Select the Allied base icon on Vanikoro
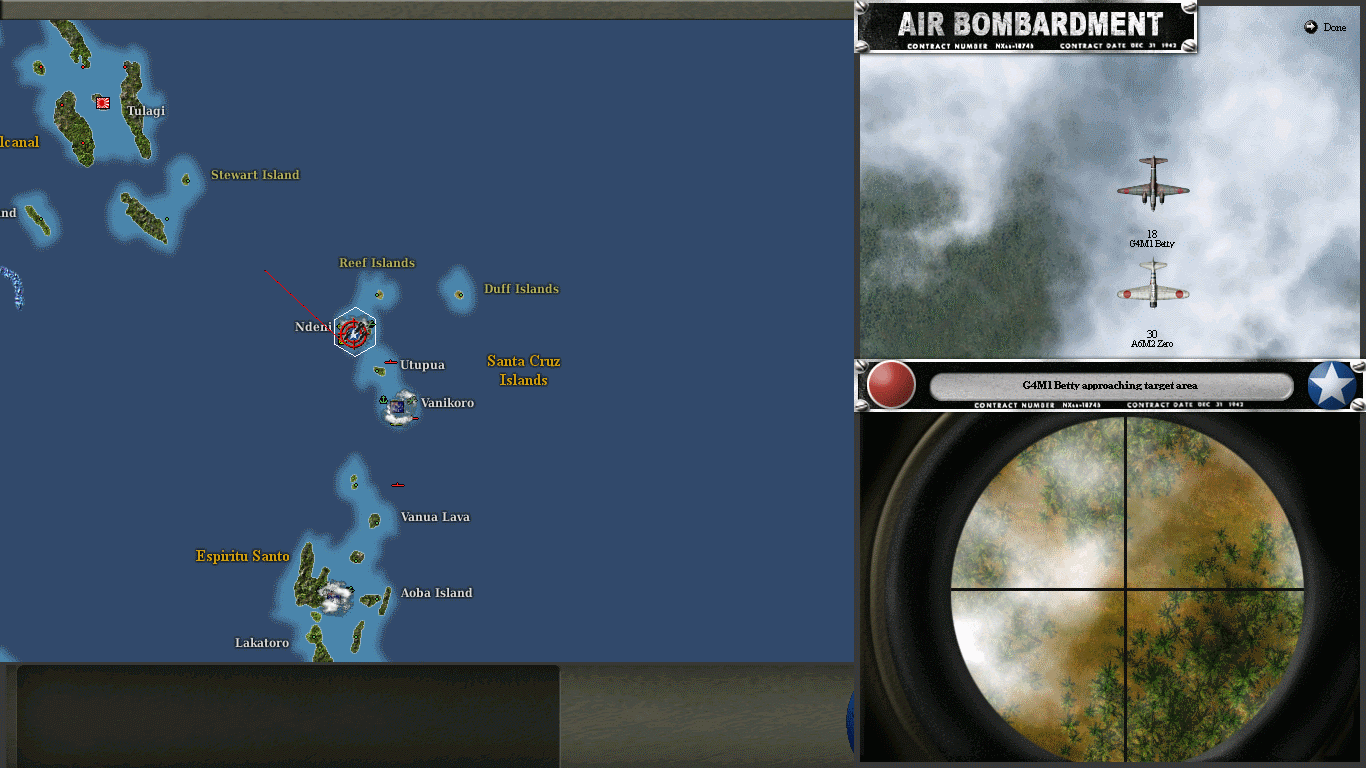1366x768 pixels. (398, 408)
